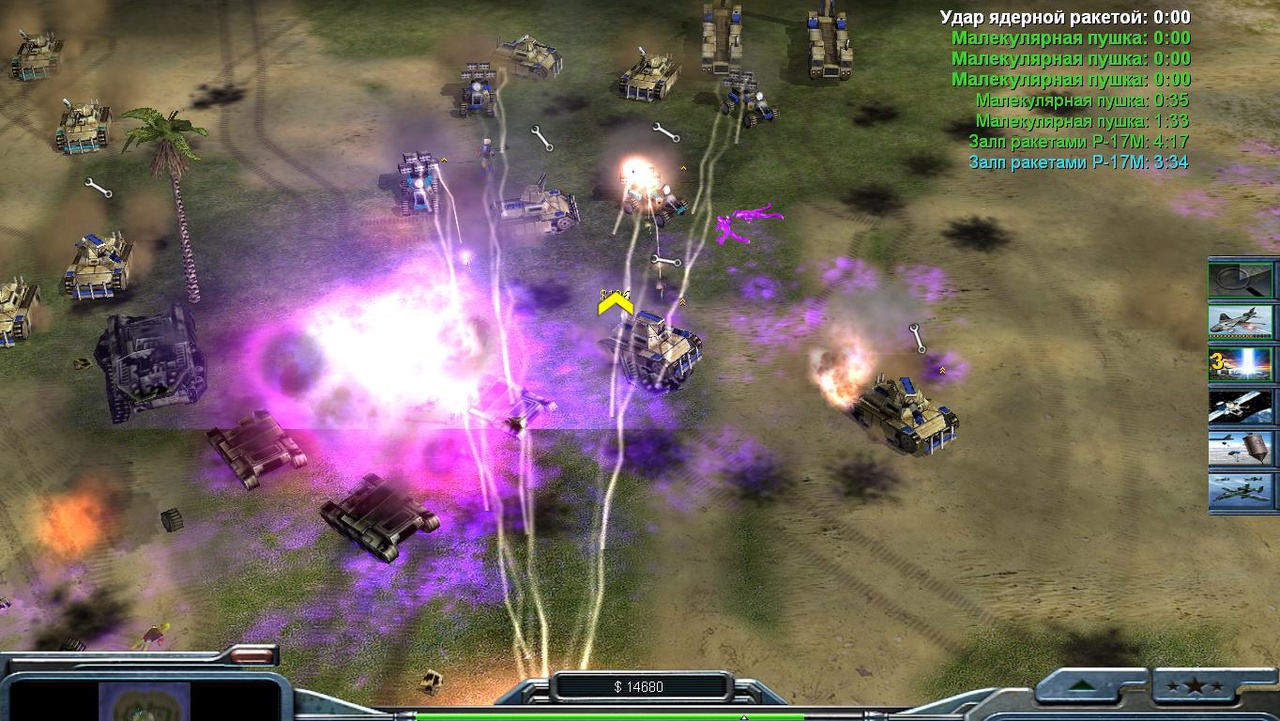Fire the particle beam power marked 3

[x=1241, y=364]
